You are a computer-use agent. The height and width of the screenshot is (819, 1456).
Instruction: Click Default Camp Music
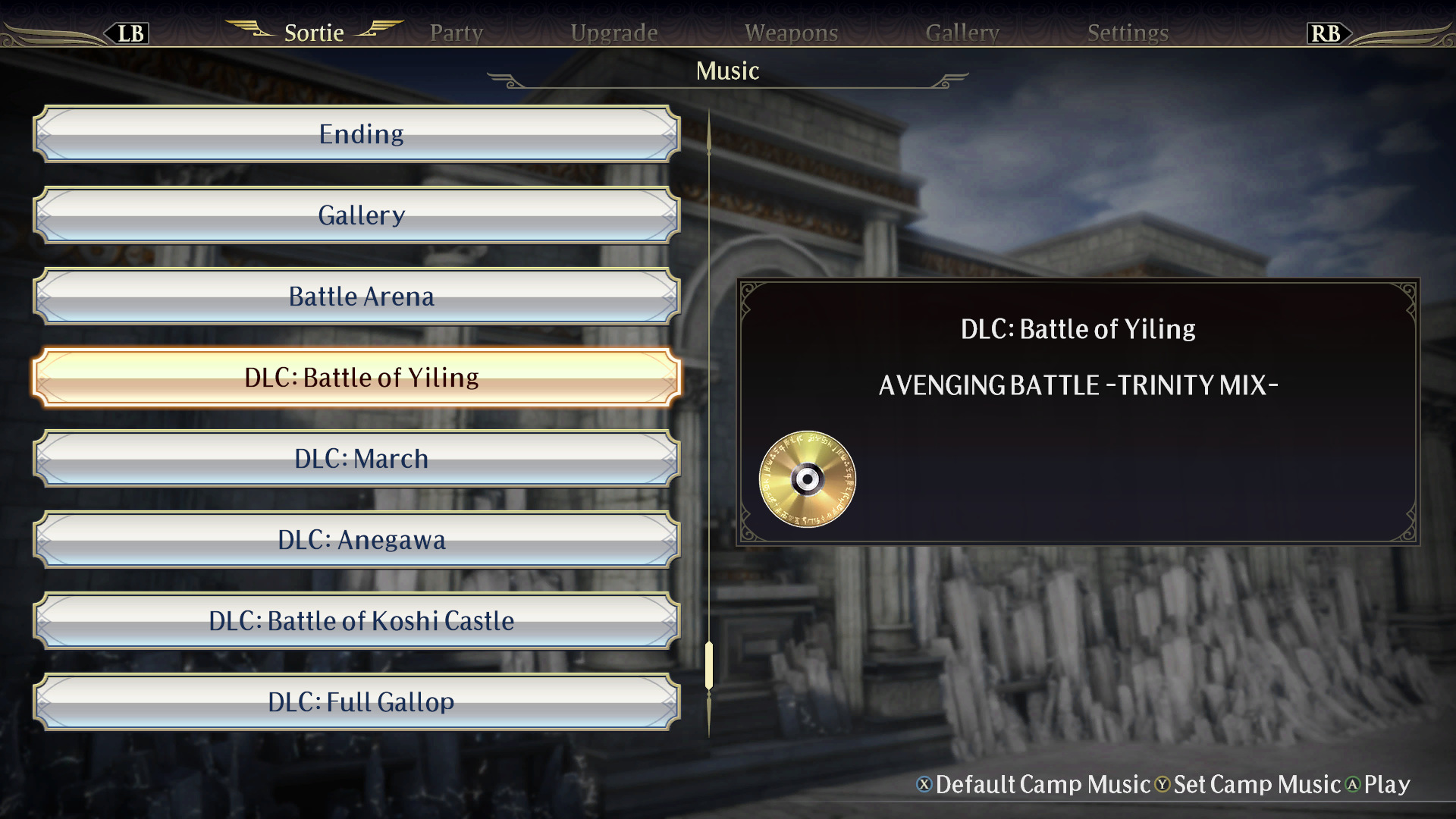coord(1041,786)
